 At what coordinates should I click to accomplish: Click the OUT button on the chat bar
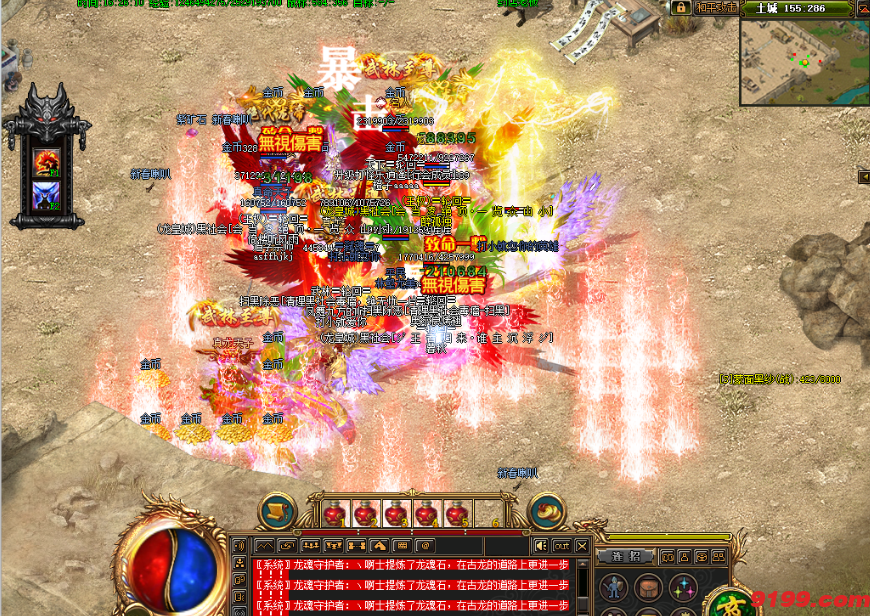pos(562,545)
